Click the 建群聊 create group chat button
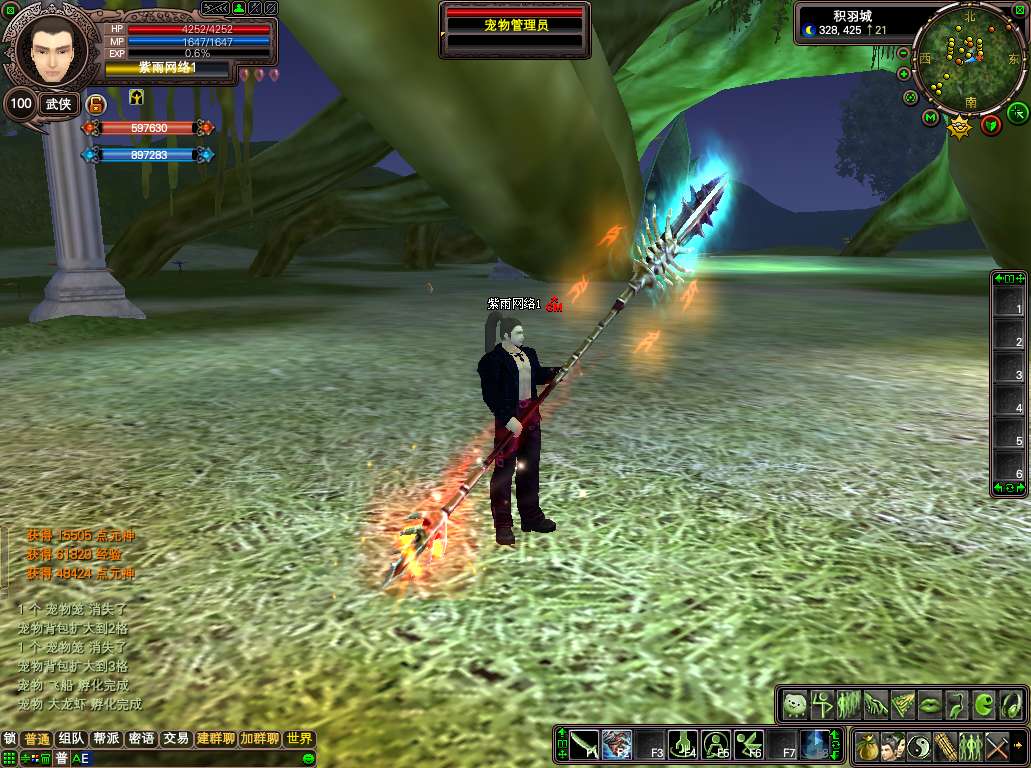Image resolution: width=1031 pixels, height=768 pixels. click(x=215, y=739)
